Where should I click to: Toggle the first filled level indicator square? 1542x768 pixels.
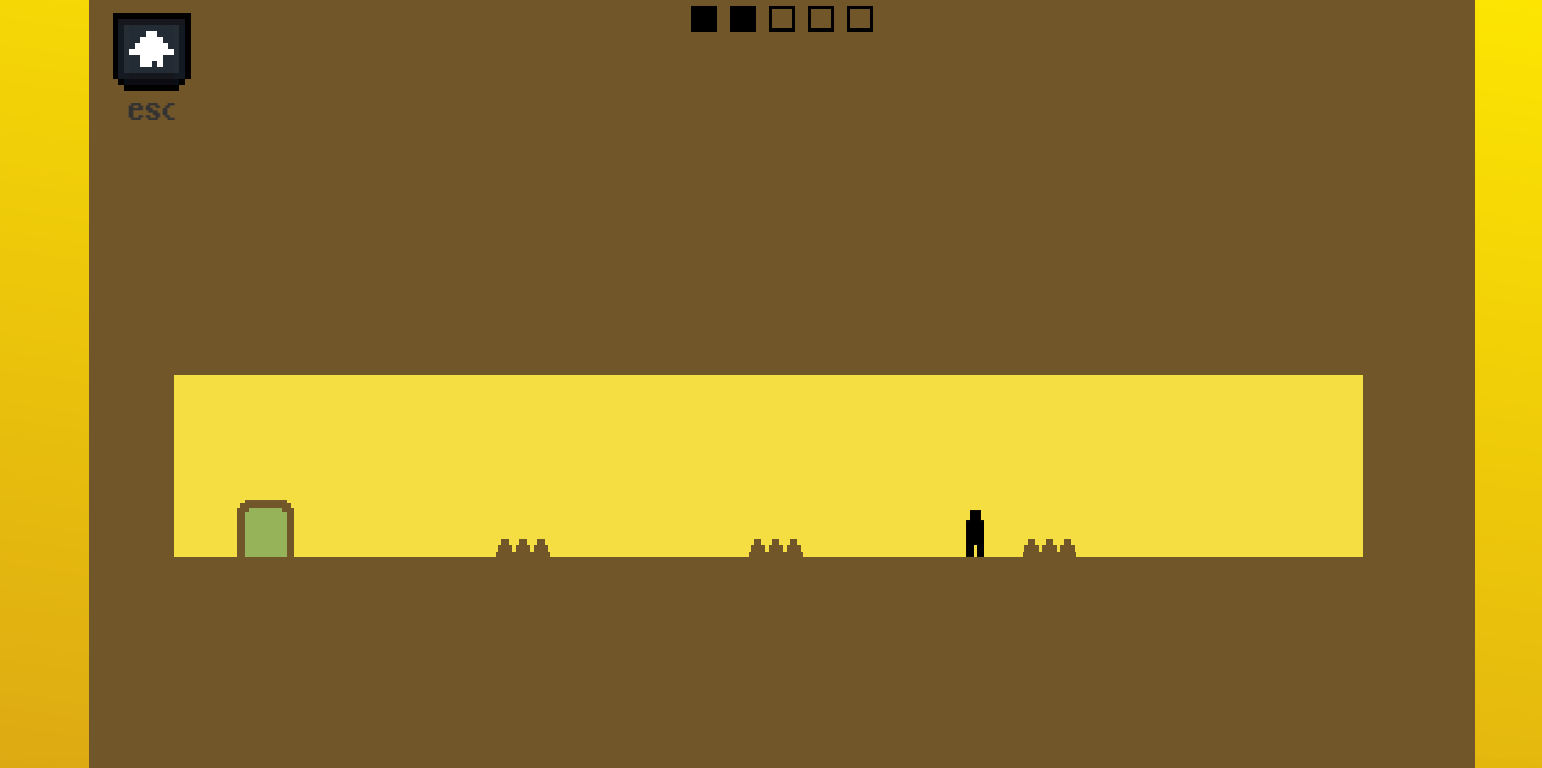pyautogui.click(x=704, y=18)
